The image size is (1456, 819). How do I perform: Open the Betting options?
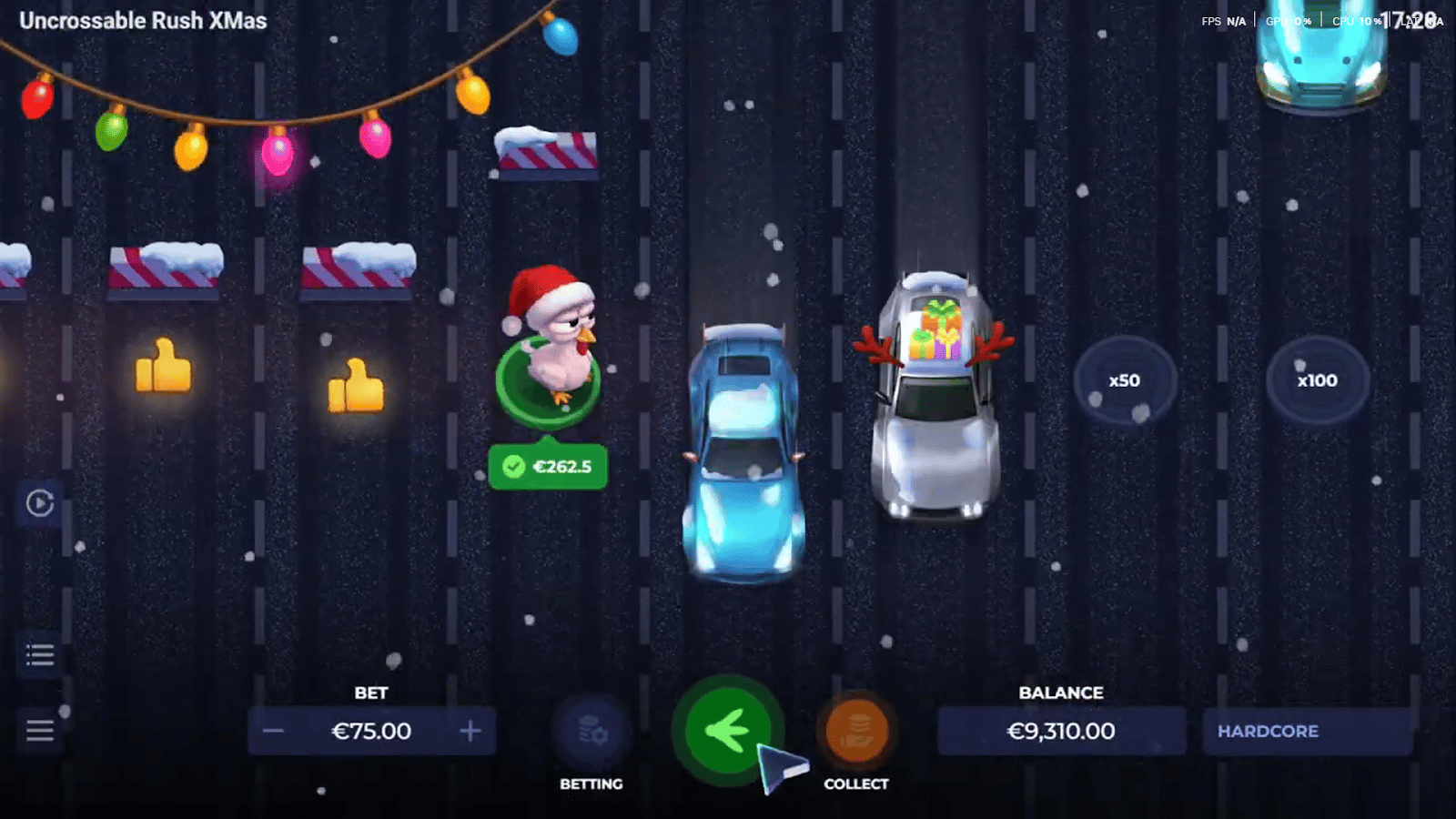[x=591, y=731]
